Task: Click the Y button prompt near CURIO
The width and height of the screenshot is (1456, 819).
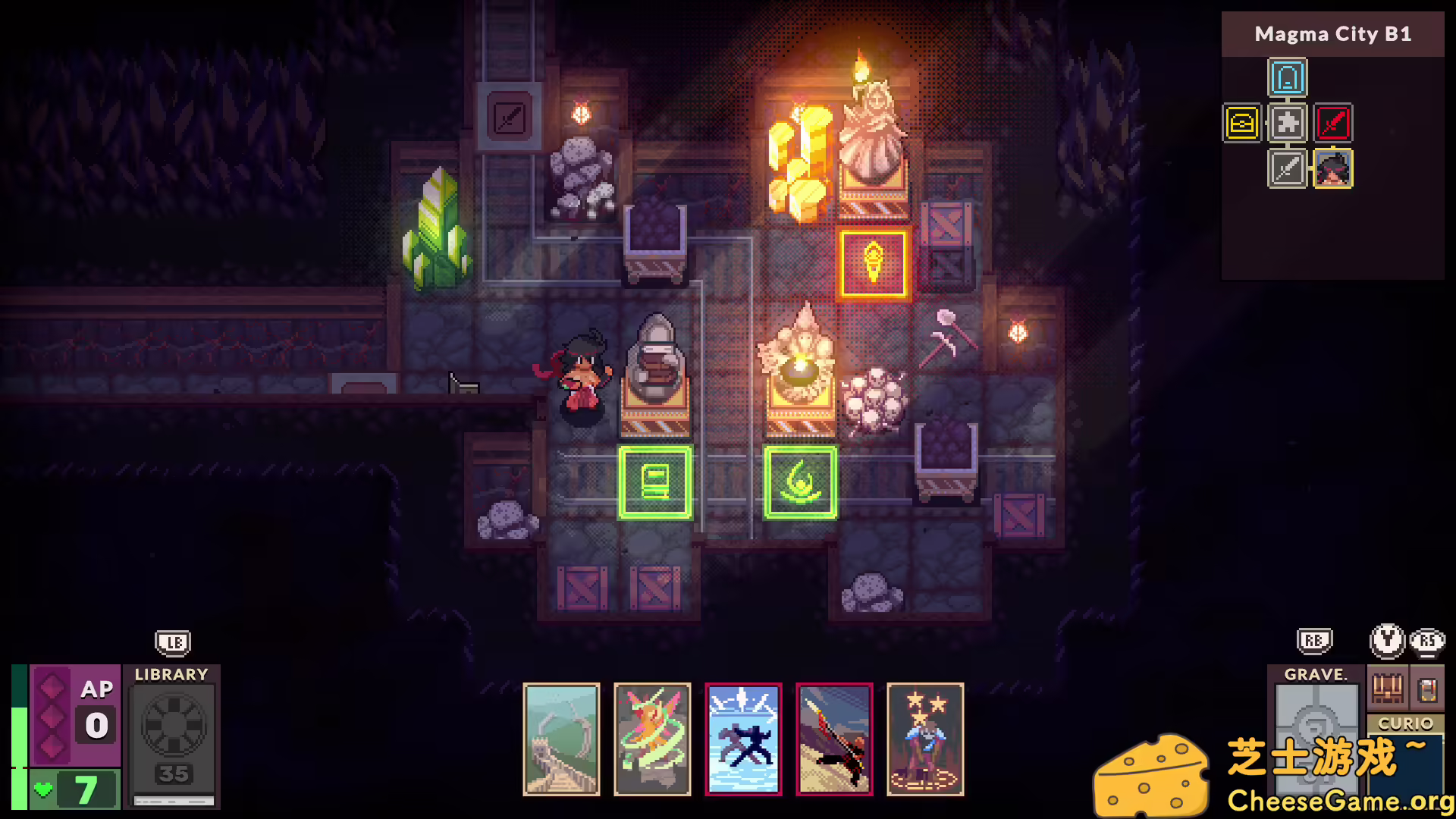Action: pyautogui.click(x=1387, y=641)
